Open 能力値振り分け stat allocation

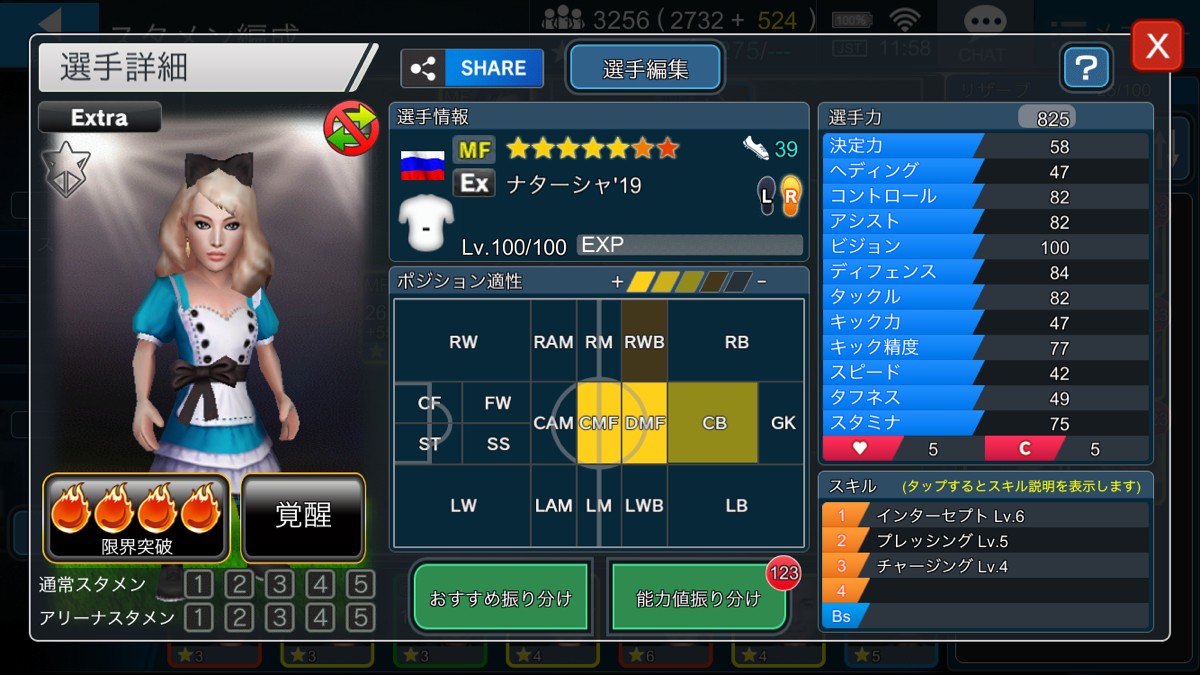click(x=698, y=598)
